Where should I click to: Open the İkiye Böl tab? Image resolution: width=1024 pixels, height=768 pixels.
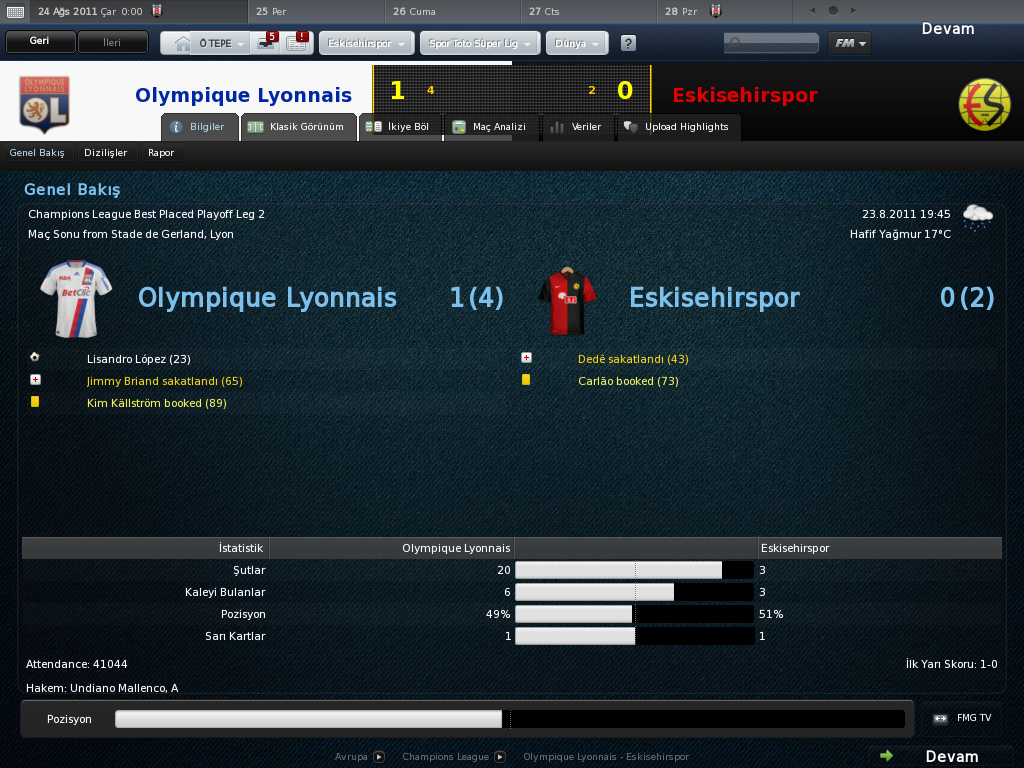(x=398, y=127)
